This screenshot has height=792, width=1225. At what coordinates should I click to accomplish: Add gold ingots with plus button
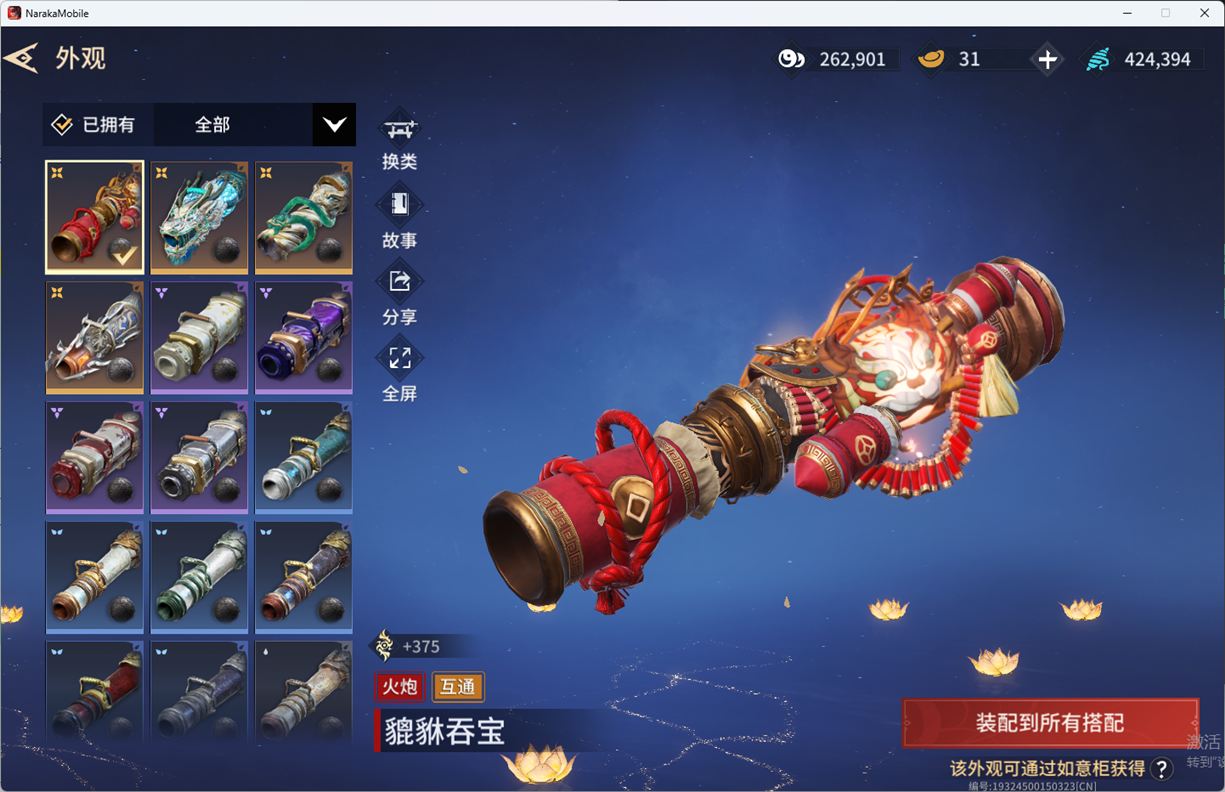(1047, 60)
